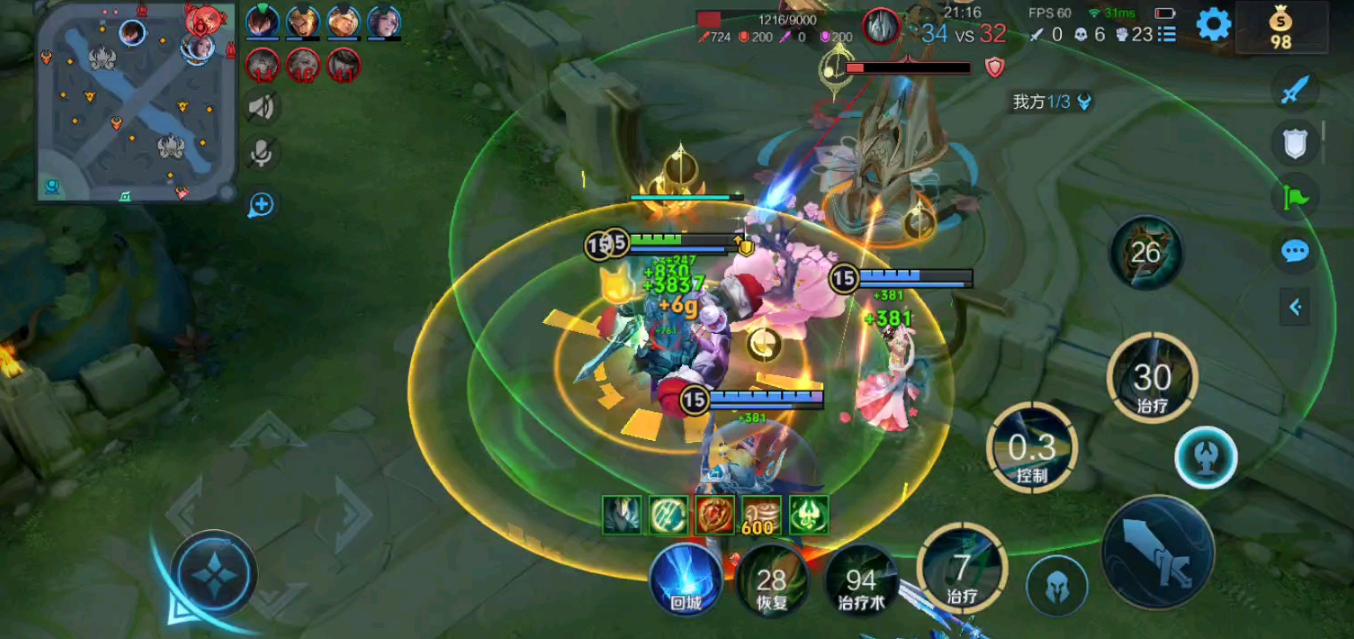Toggle the microphone icon

coord(262,153)
